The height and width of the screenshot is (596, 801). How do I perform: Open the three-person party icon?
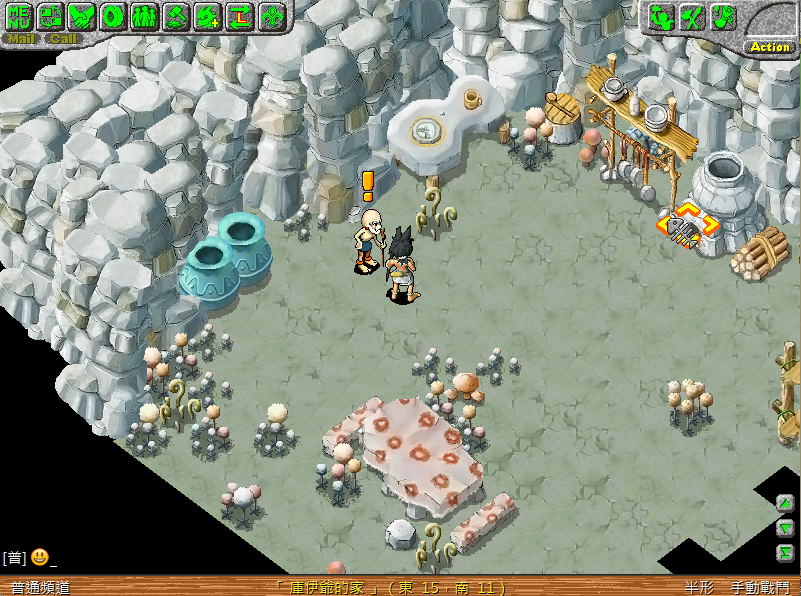[144, 16]
